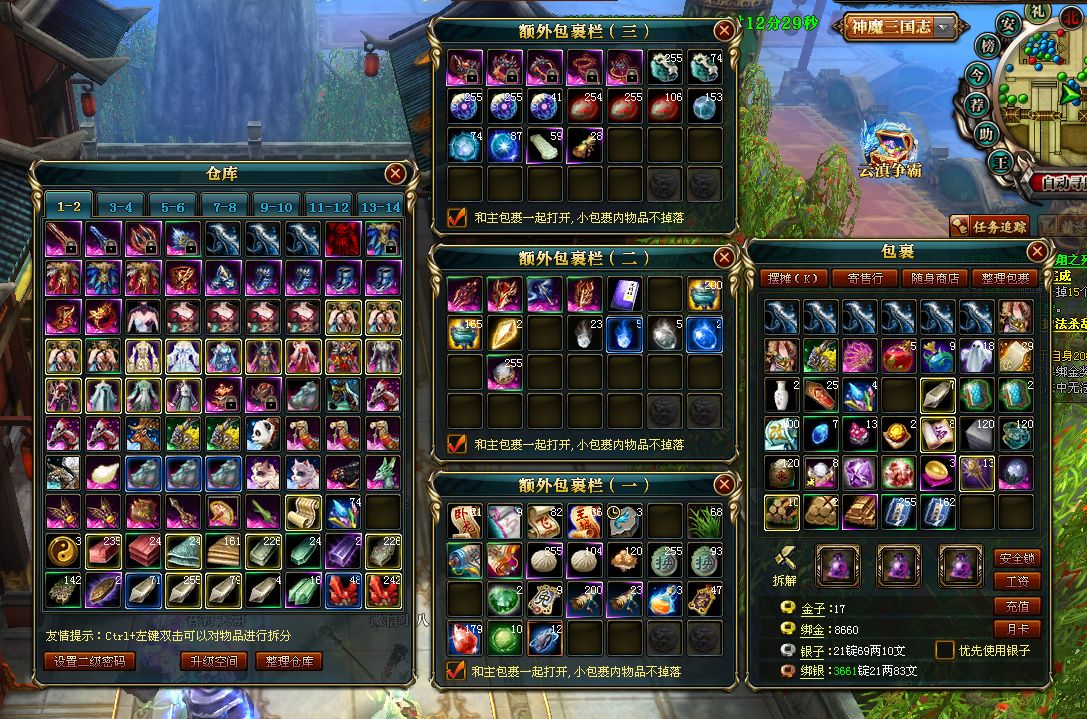Viewport: 1087px width, 719px height.
Task: Select the panda item in the warehouse
Action: click(x=263, y=433)
